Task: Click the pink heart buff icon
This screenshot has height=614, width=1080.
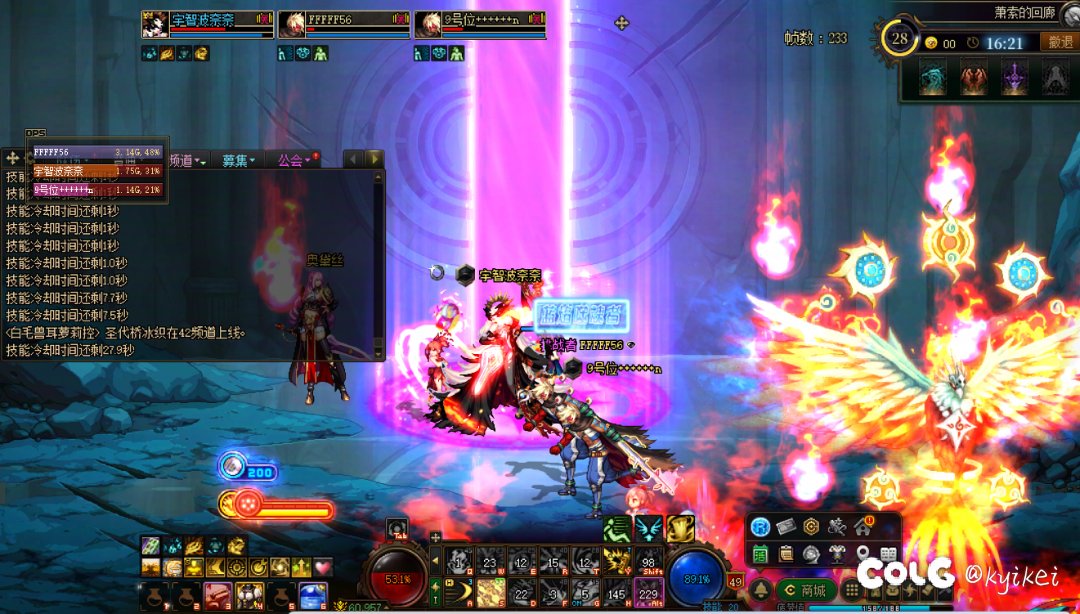Action: click(x=322, y=567)
